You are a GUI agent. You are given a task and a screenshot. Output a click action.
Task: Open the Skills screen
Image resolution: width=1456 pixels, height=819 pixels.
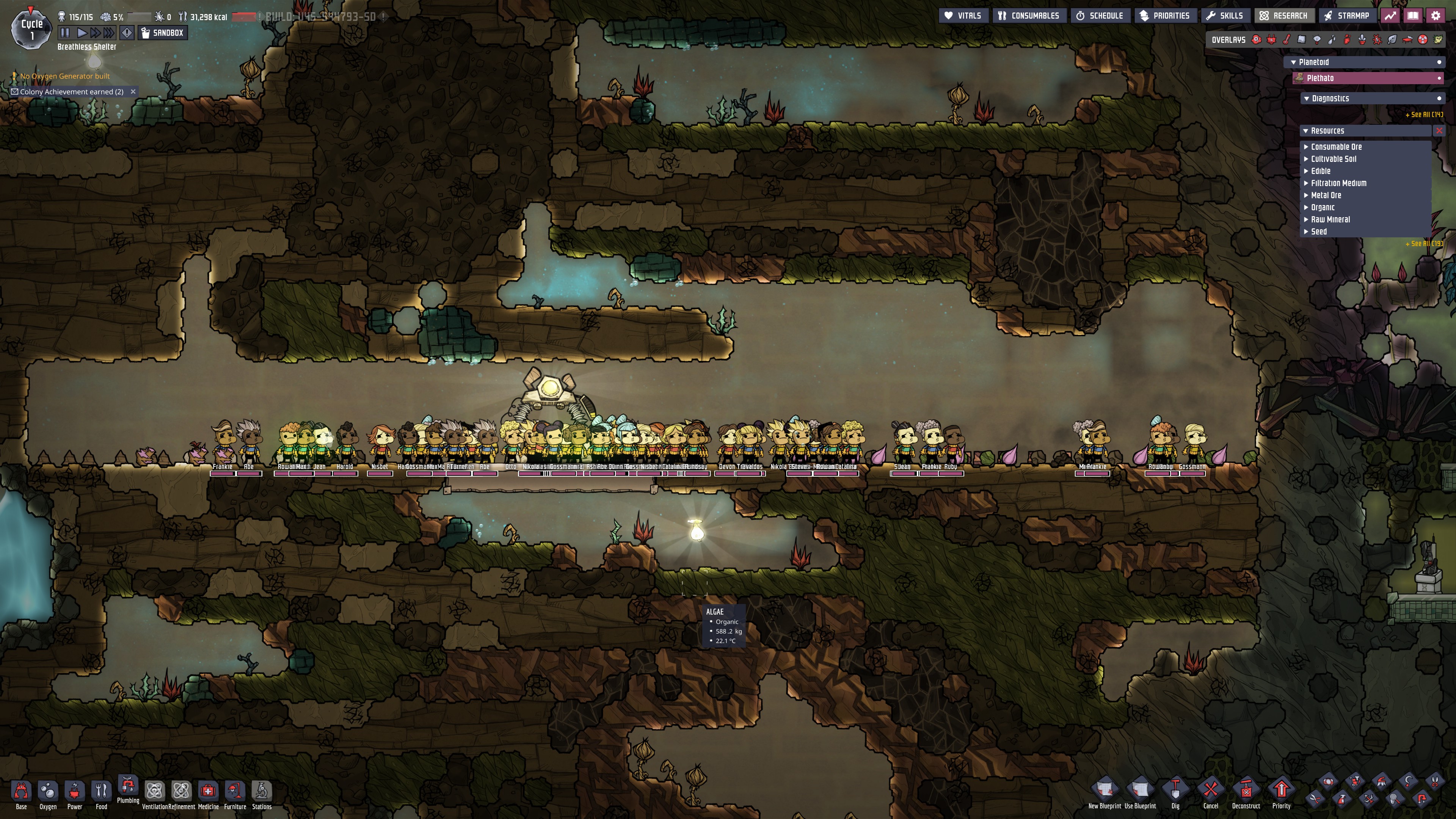pos(1225,16)
